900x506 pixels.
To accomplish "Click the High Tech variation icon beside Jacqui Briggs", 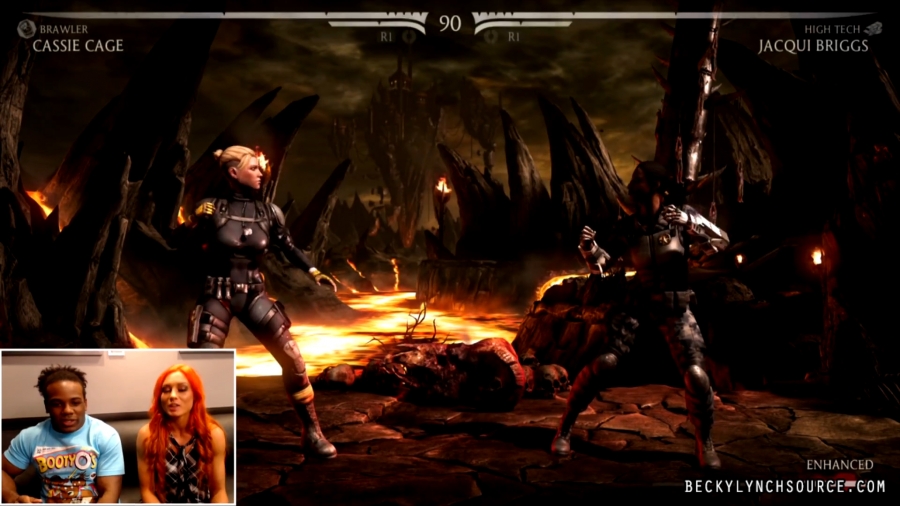I will [873, 29].
